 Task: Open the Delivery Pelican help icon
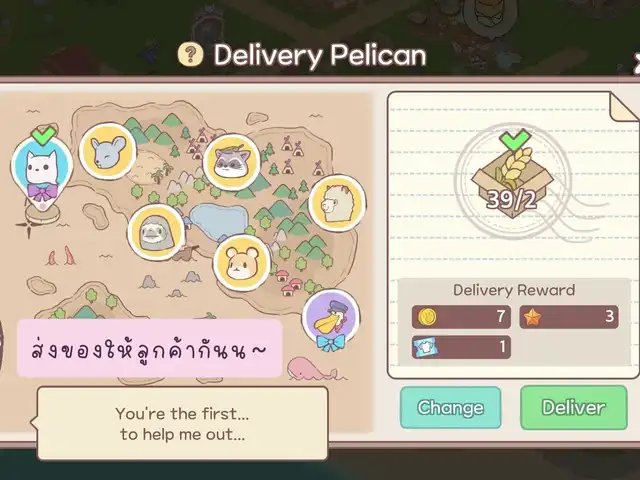click(x=190, y=55)
